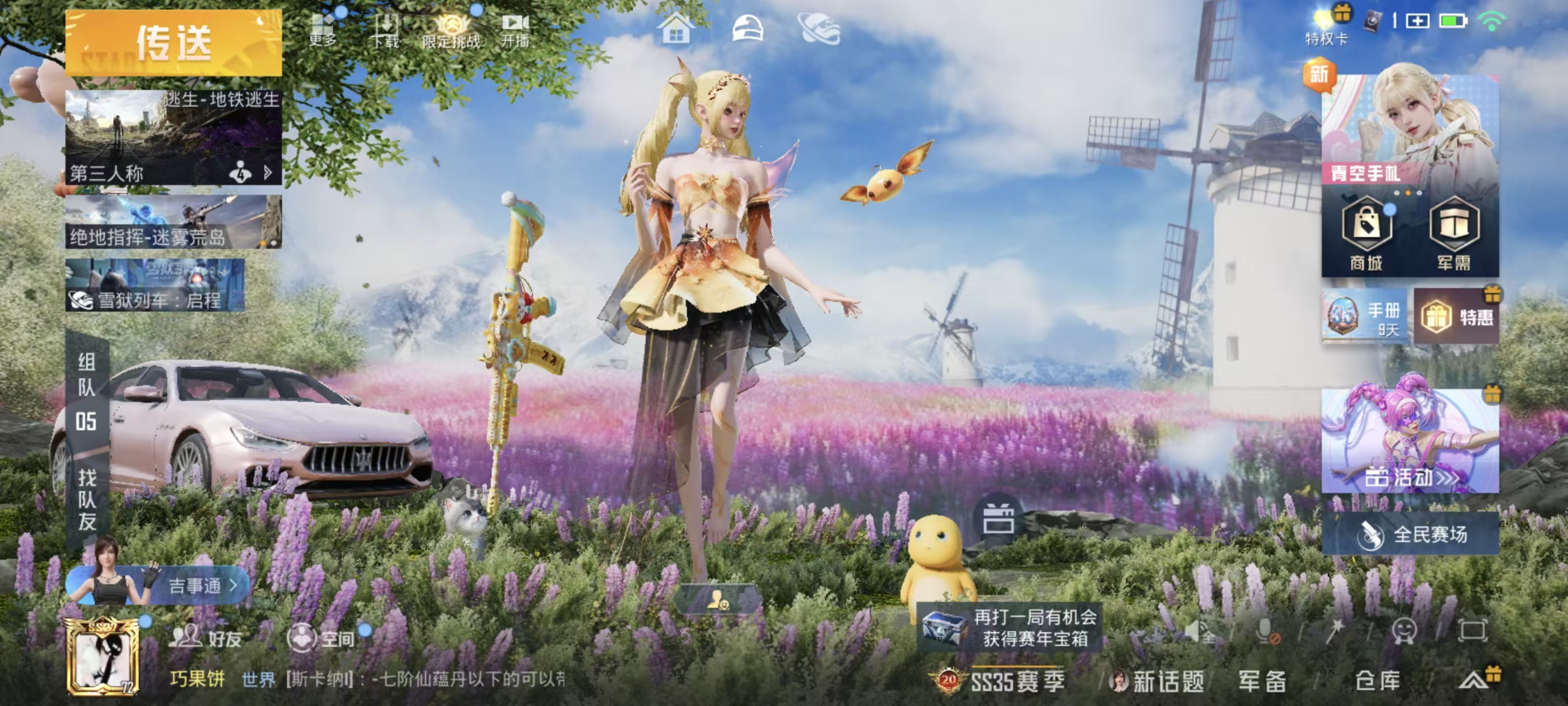Open the 下载 download center icon
The image size is (1568, 706).
click(388, 28)
